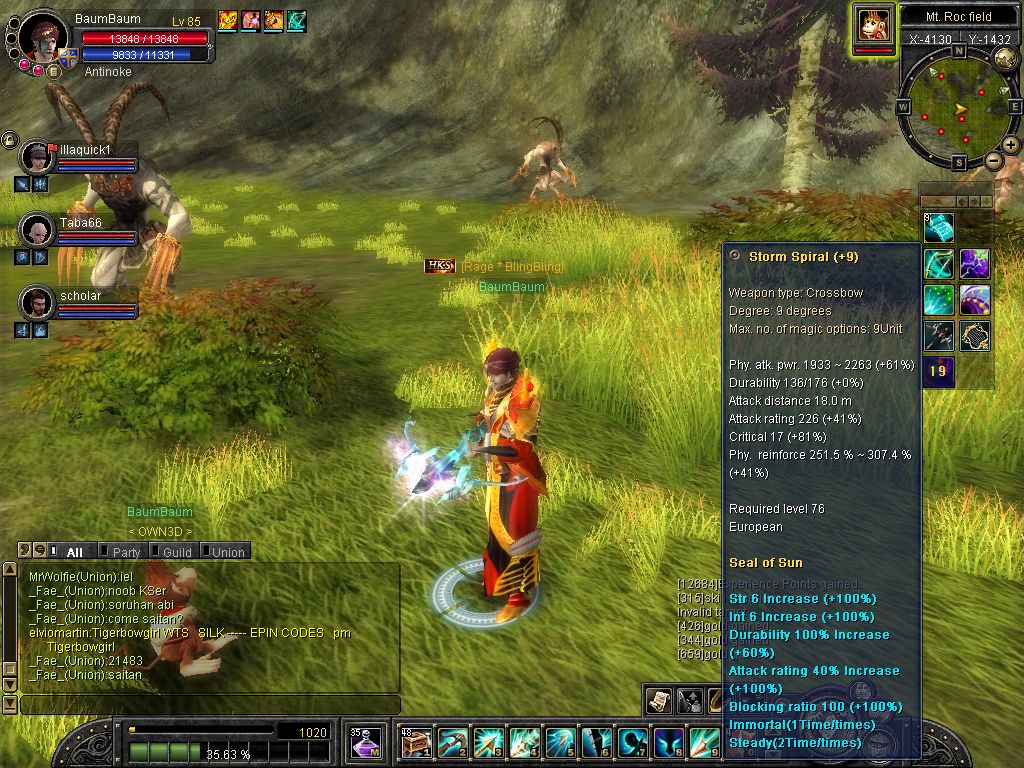Activate the skill in hotbar slot 2
This screenshot has width=1024, height=768.
pos(452,743)
